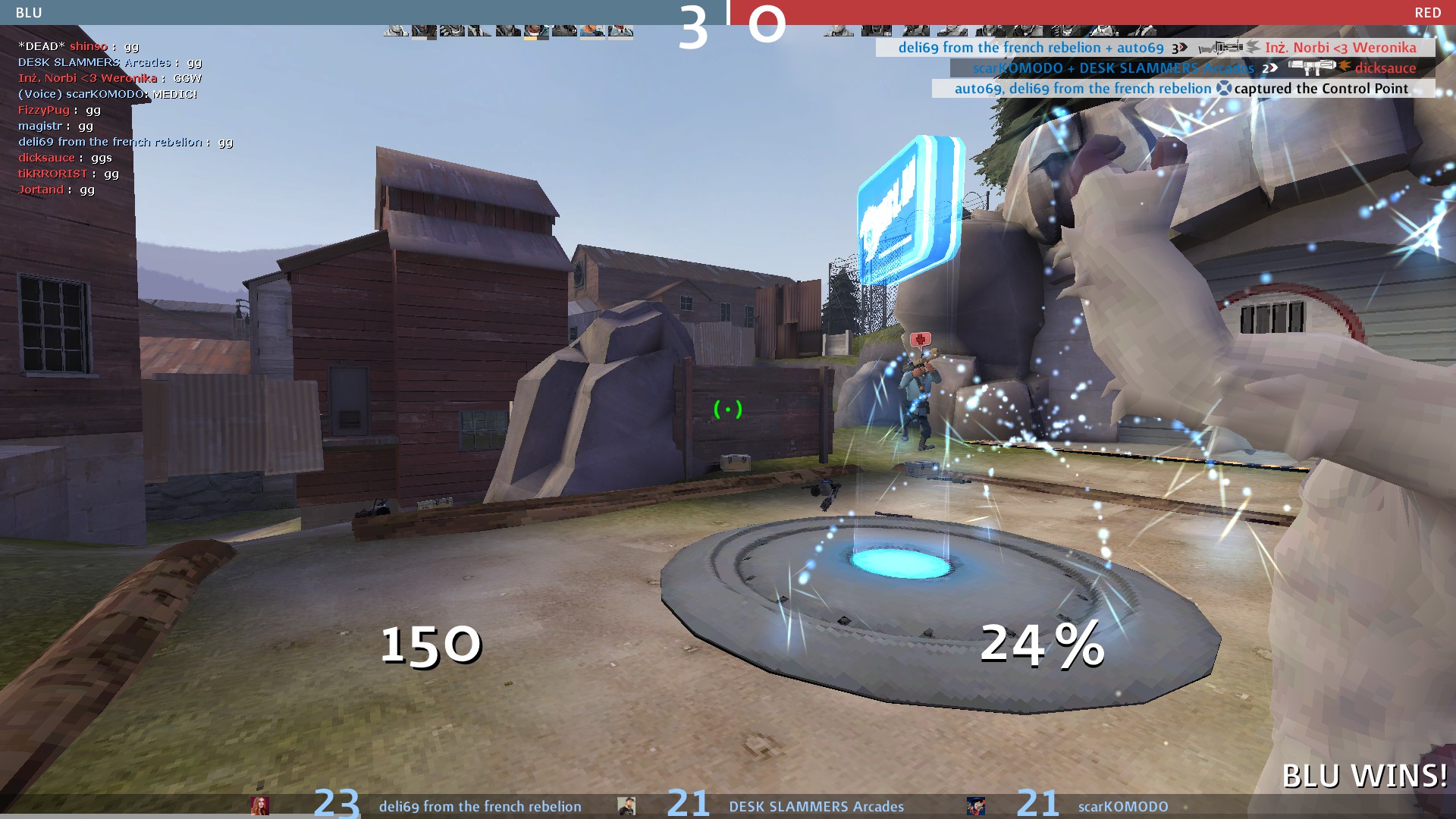Open the kill feed entry for Inż. Norbi
Viewport: 1456px width, 819px height.
tap(1156, 48)
